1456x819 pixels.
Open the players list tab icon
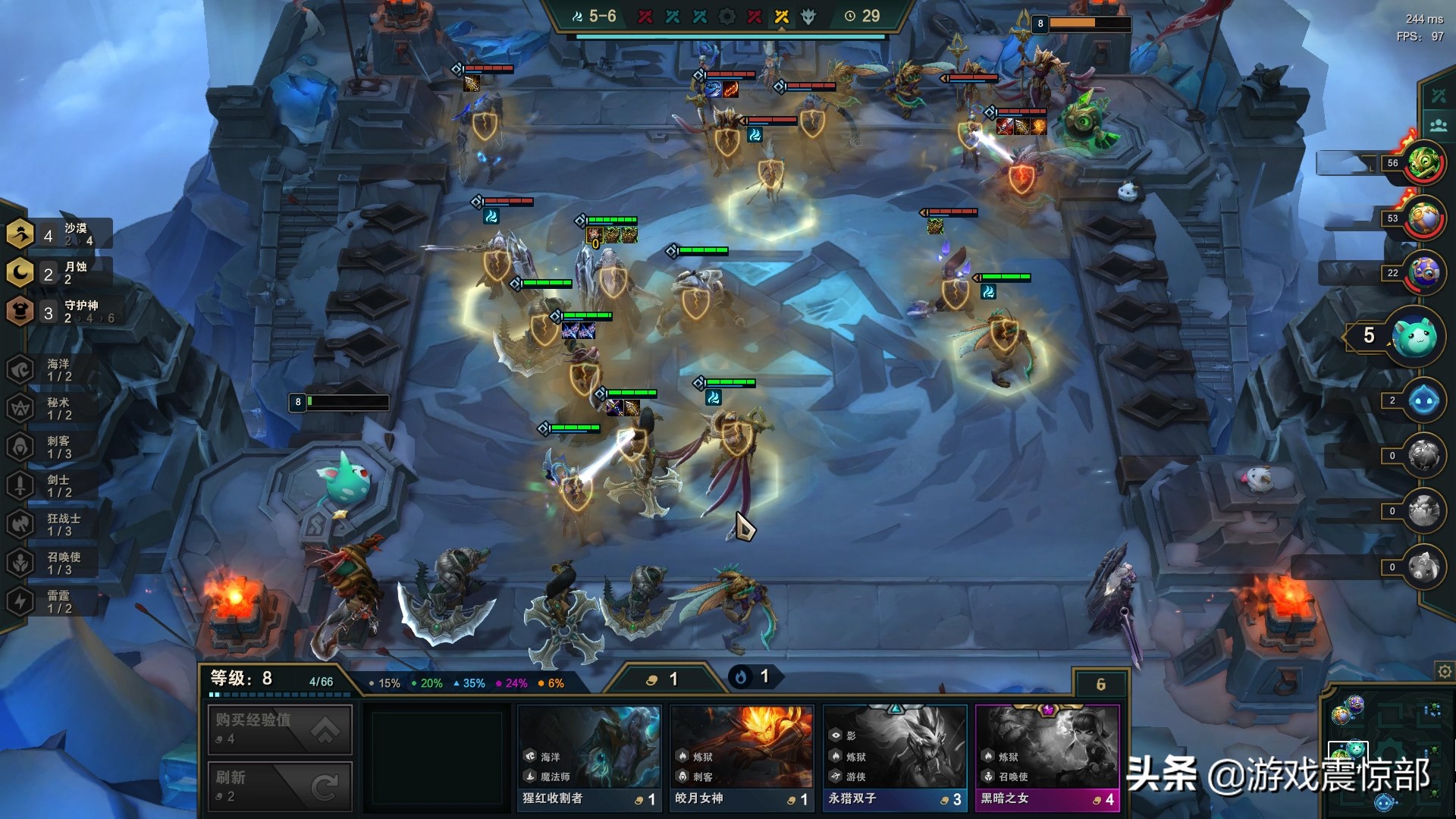pos(1439,125)
